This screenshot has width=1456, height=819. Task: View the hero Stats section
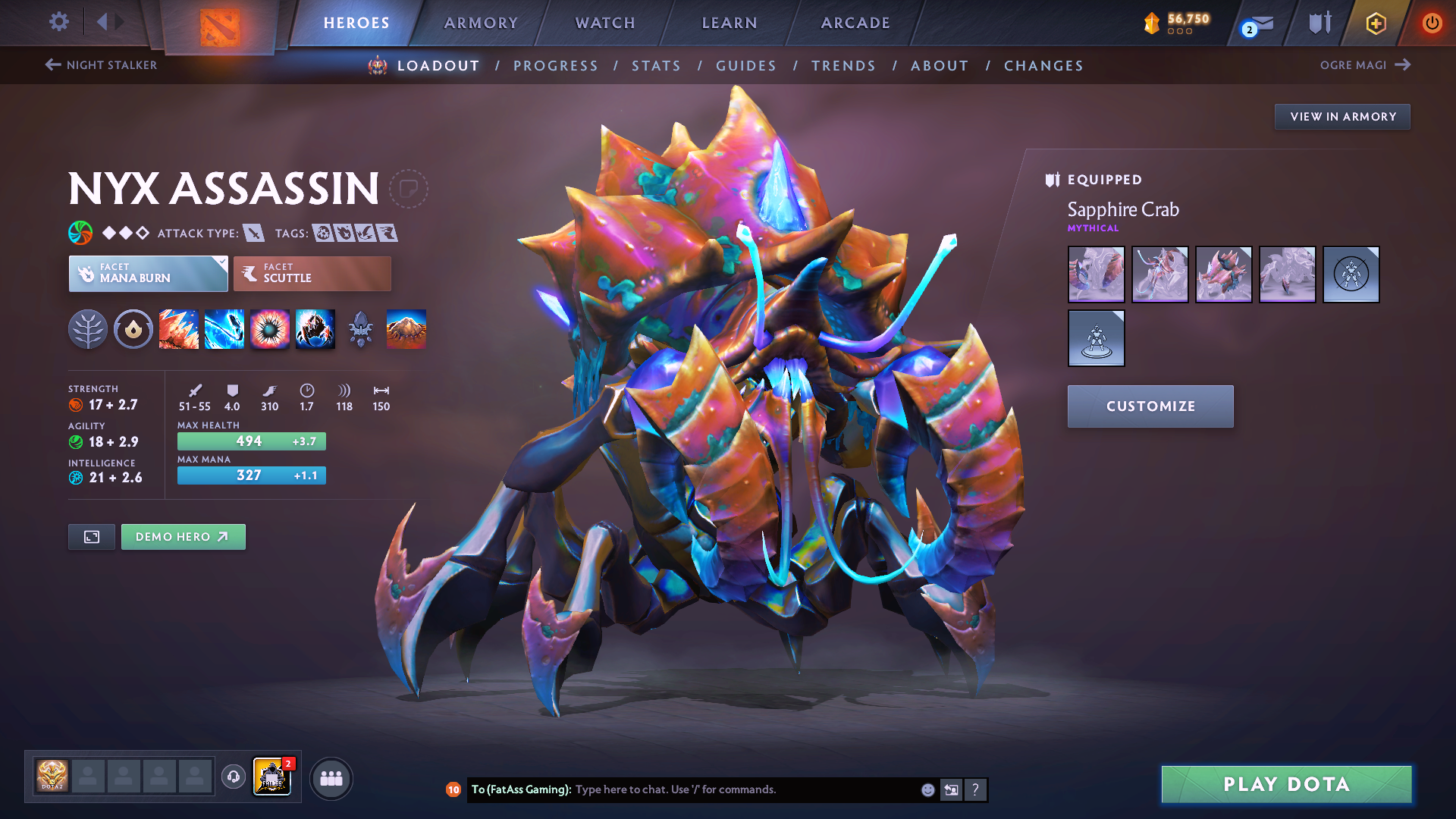pyautogui.click(x=657, y=66)
